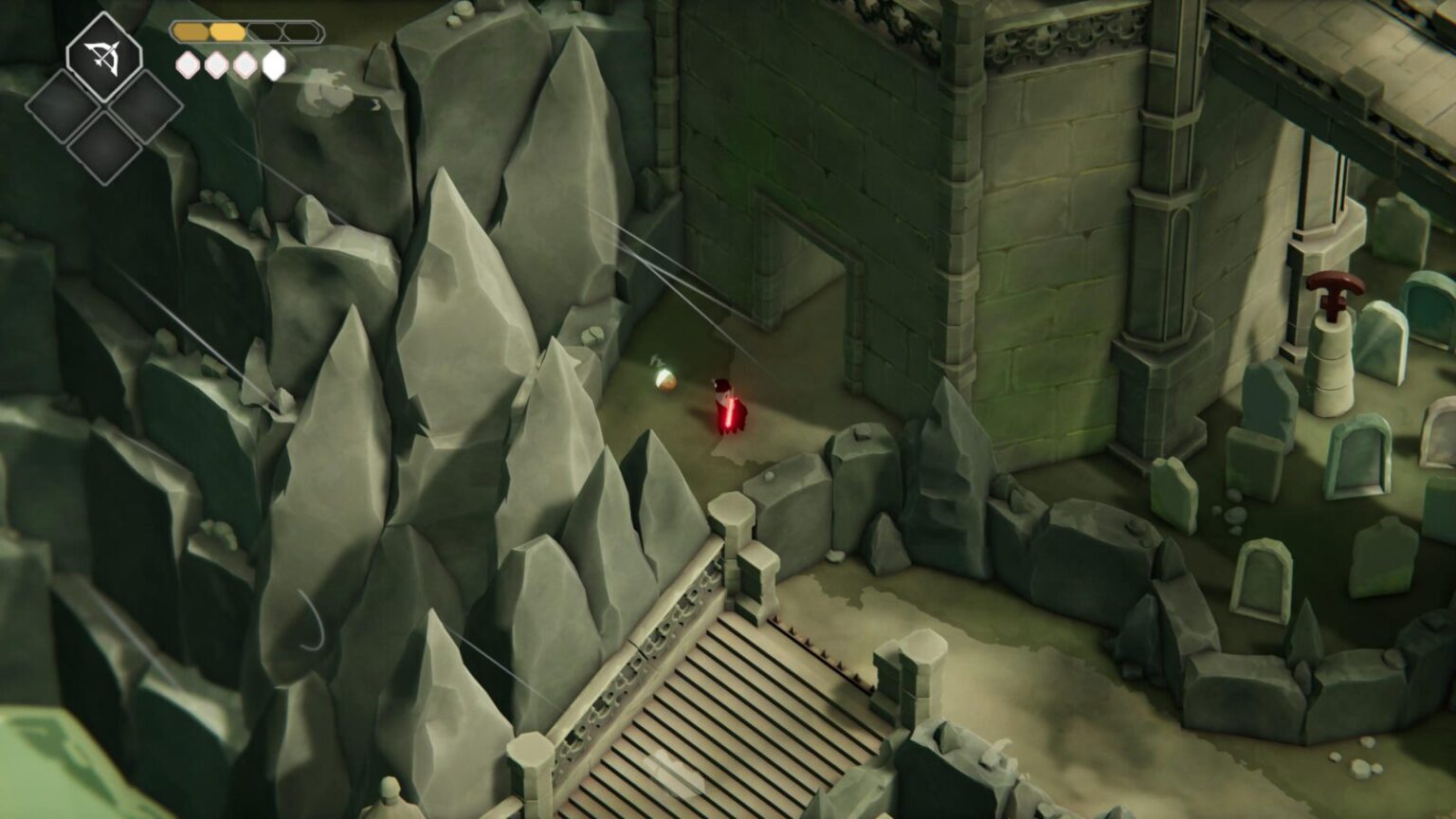Screen dimensions: 1456x819
Task: Click the empty right ability slot
Action: [144, 107]
